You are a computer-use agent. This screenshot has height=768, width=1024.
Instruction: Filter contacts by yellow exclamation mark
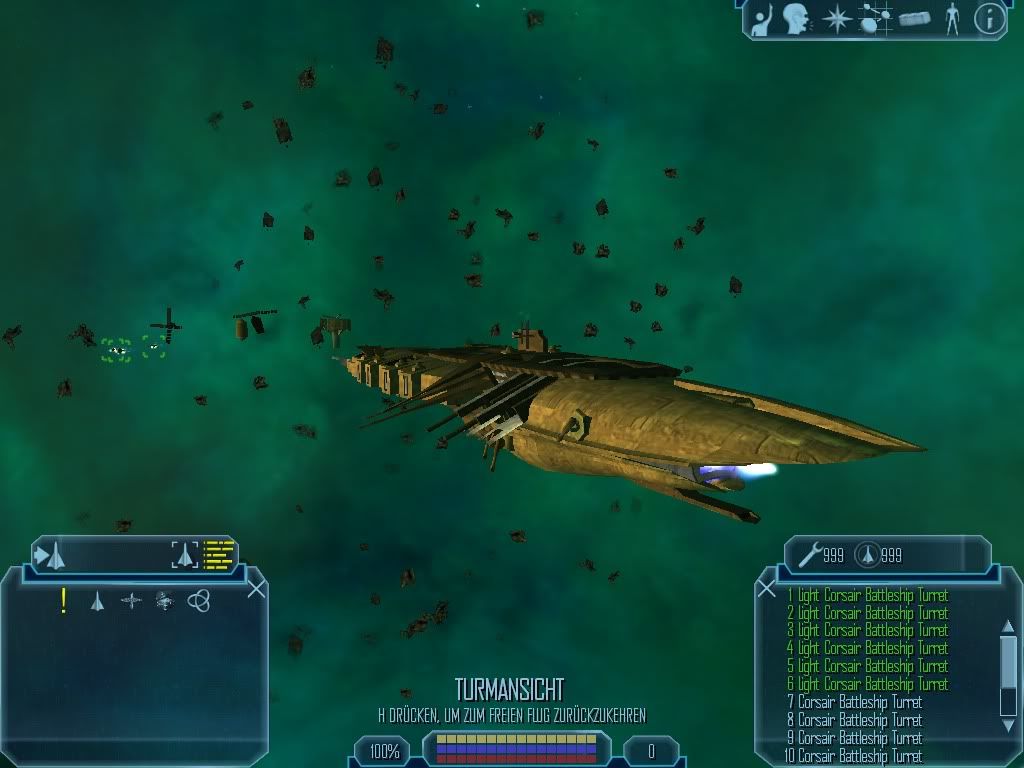[x=64, y=600]
